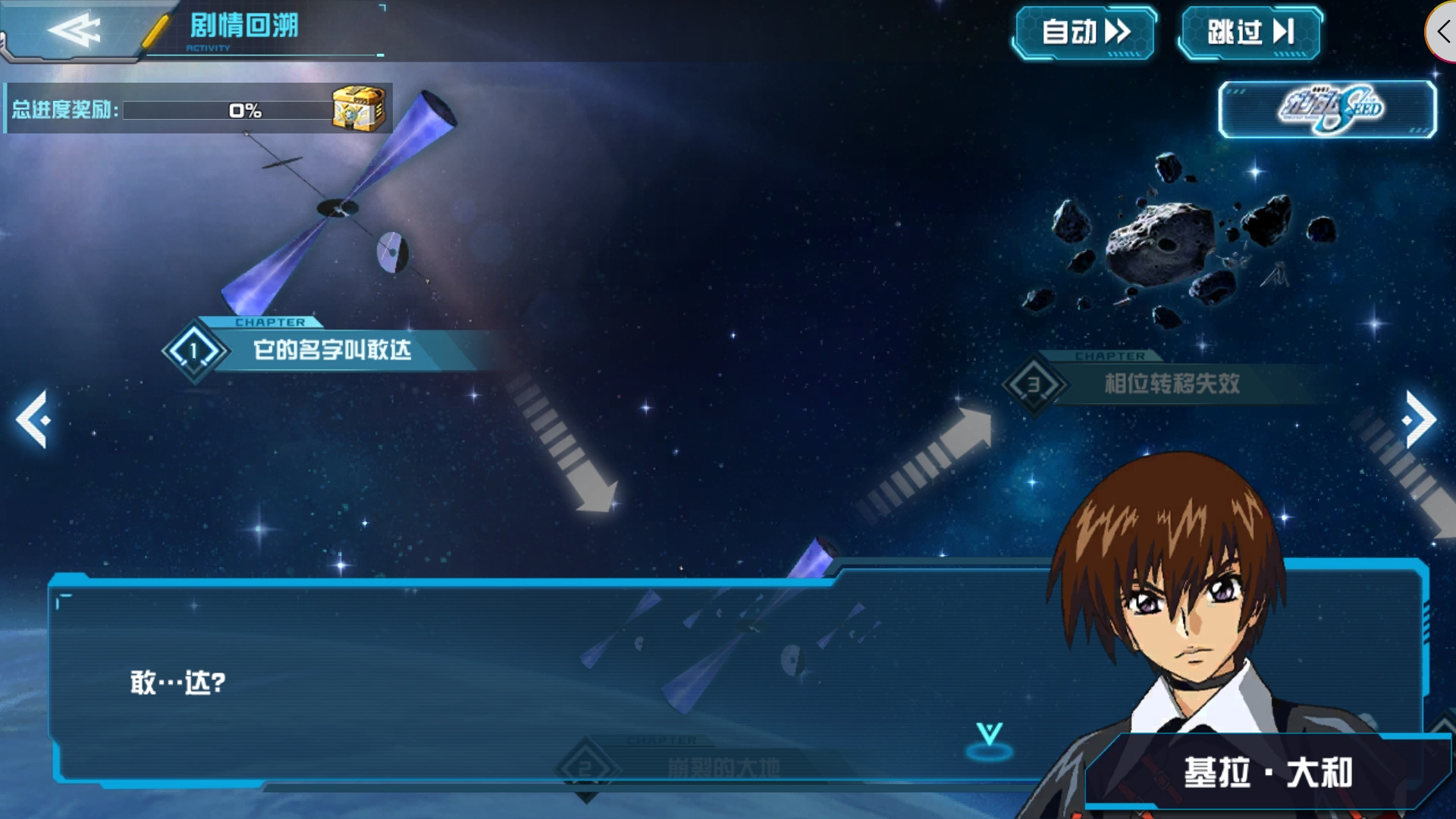1456x819 pixels.
Task: Go to the previous page arrow
Action: (x=33, y=419)
